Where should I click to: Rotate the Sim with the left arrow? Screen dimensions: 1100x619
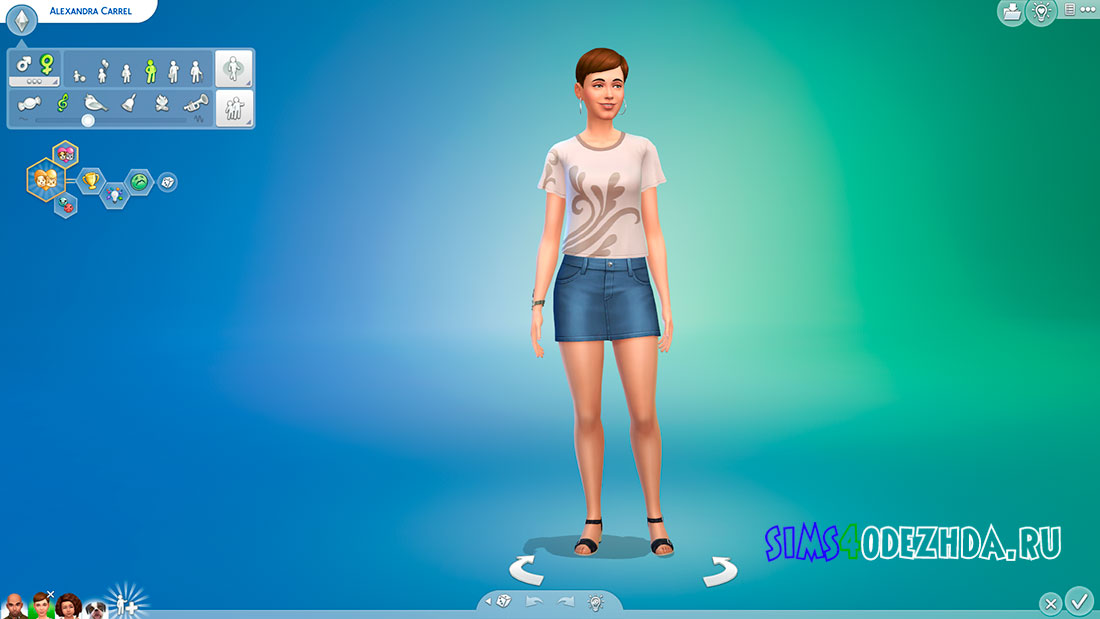527,570
